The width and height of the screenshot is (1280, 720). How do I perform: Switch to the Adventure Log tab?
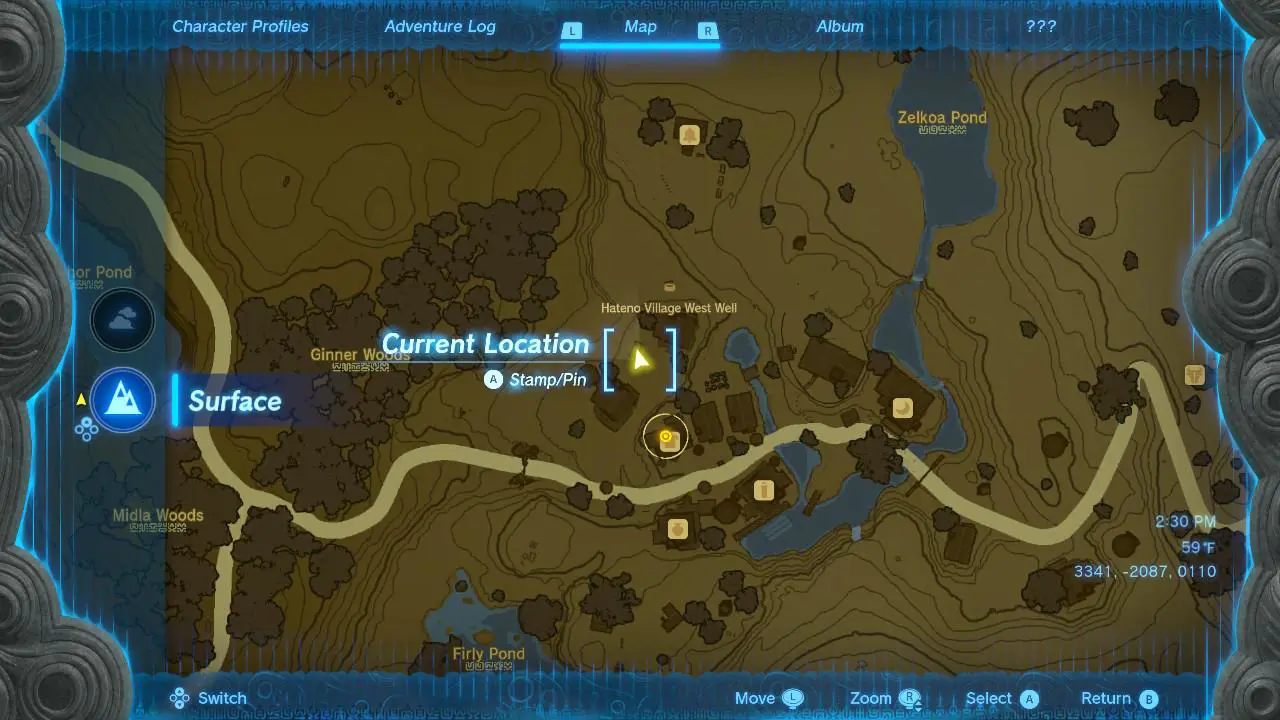[440, 26]
